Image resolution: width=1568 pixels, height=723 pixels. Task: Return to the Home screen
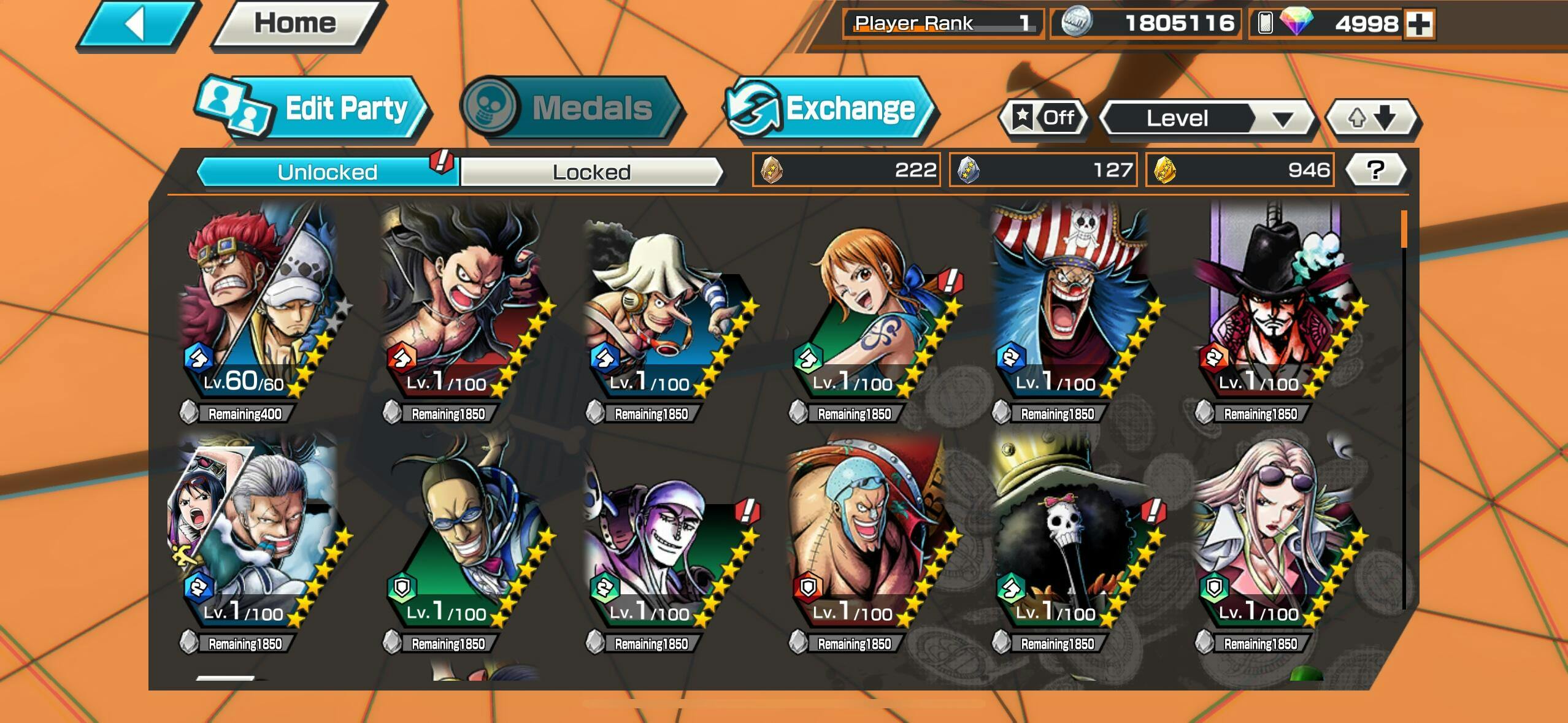tap(296, 23)
